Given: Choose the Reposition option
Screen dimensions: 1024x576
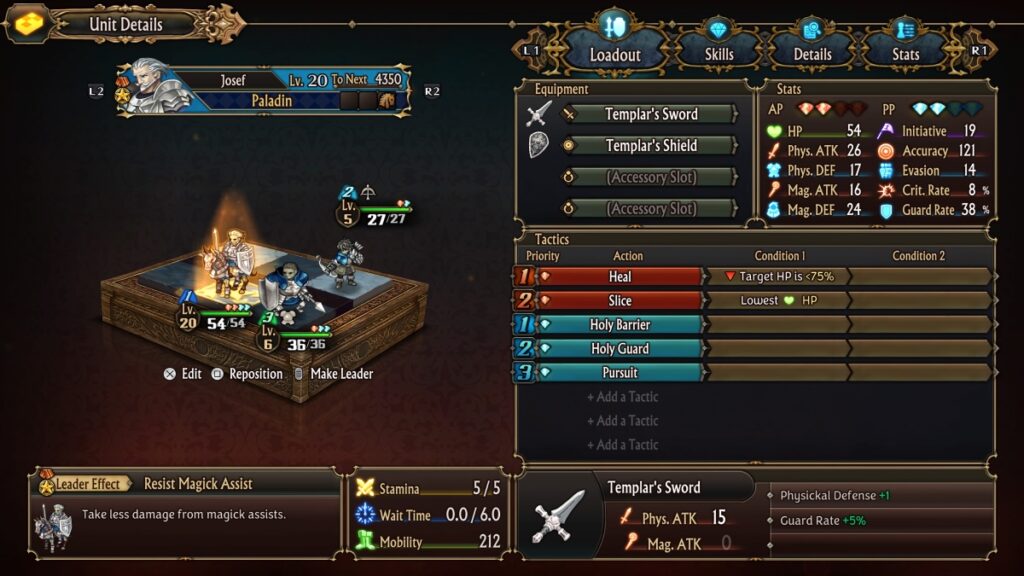Looking at the screenshot, I should (247, 374).
